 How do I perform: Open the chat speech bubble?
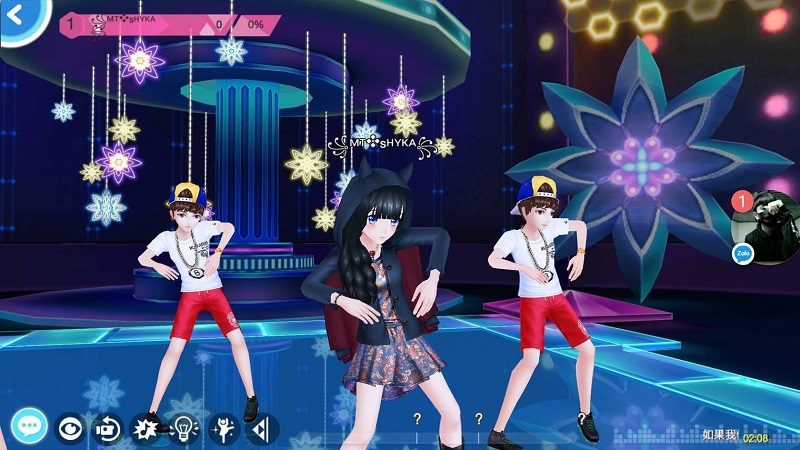[x=30, y=427]
